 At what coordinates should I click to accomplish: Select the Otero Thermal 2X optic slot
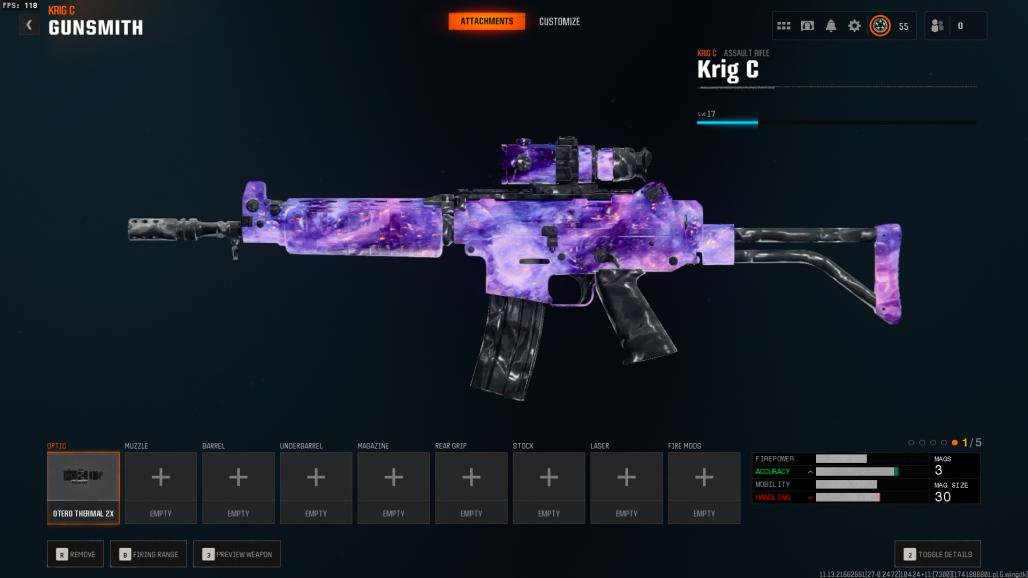83,487
